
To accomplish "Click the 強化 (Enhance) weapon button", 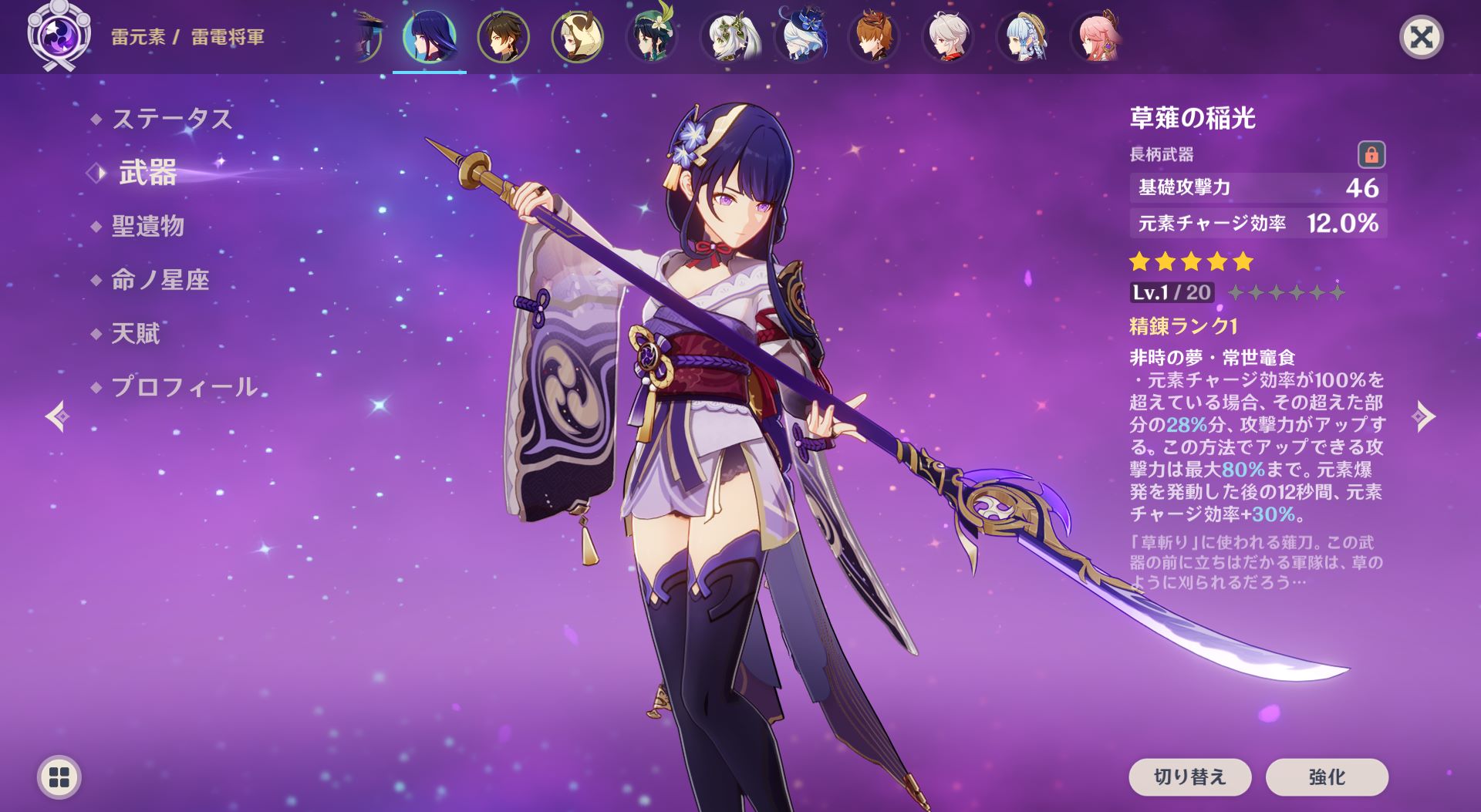I will pyautogui.click(x=1327, y=777).
